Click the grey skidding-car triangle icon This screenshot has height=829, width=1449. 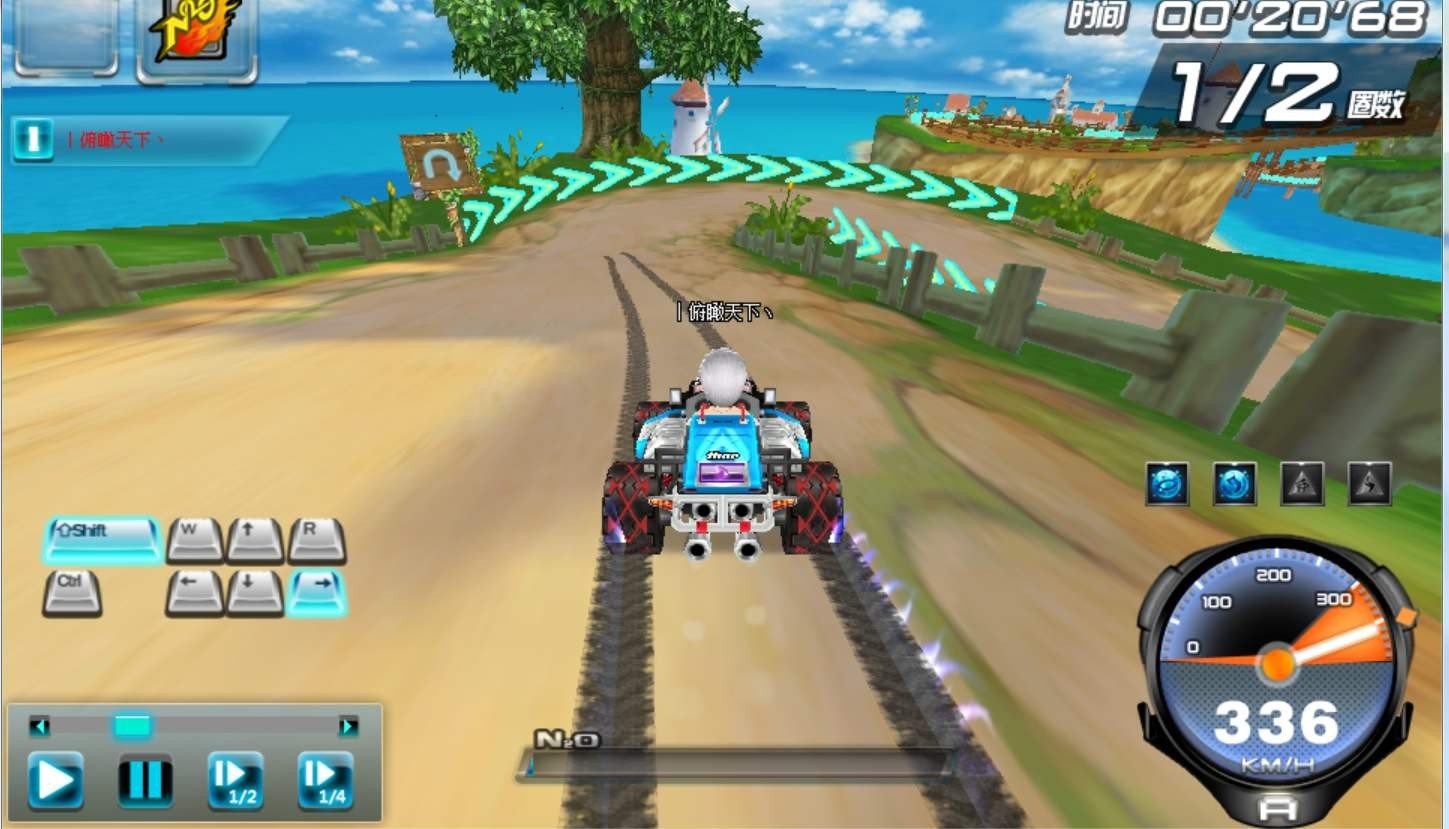tap(1302, 484)
